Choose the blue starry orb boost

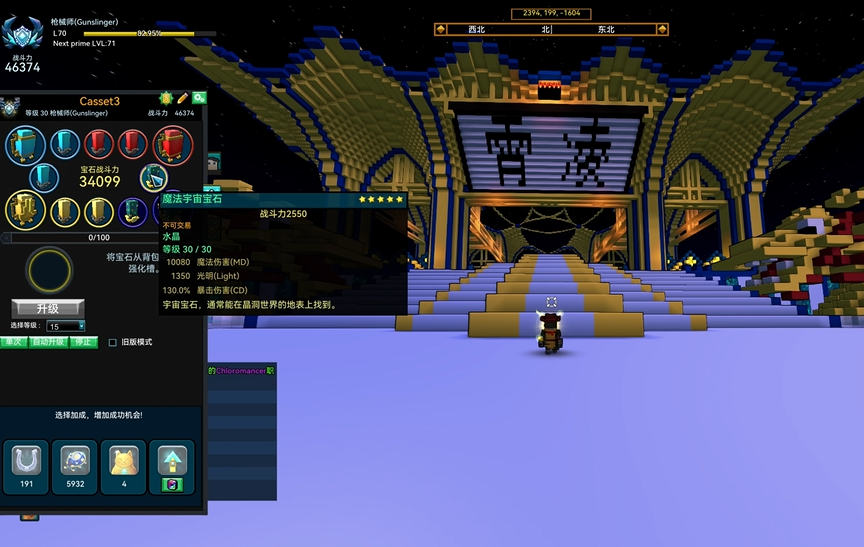[74, 461]
